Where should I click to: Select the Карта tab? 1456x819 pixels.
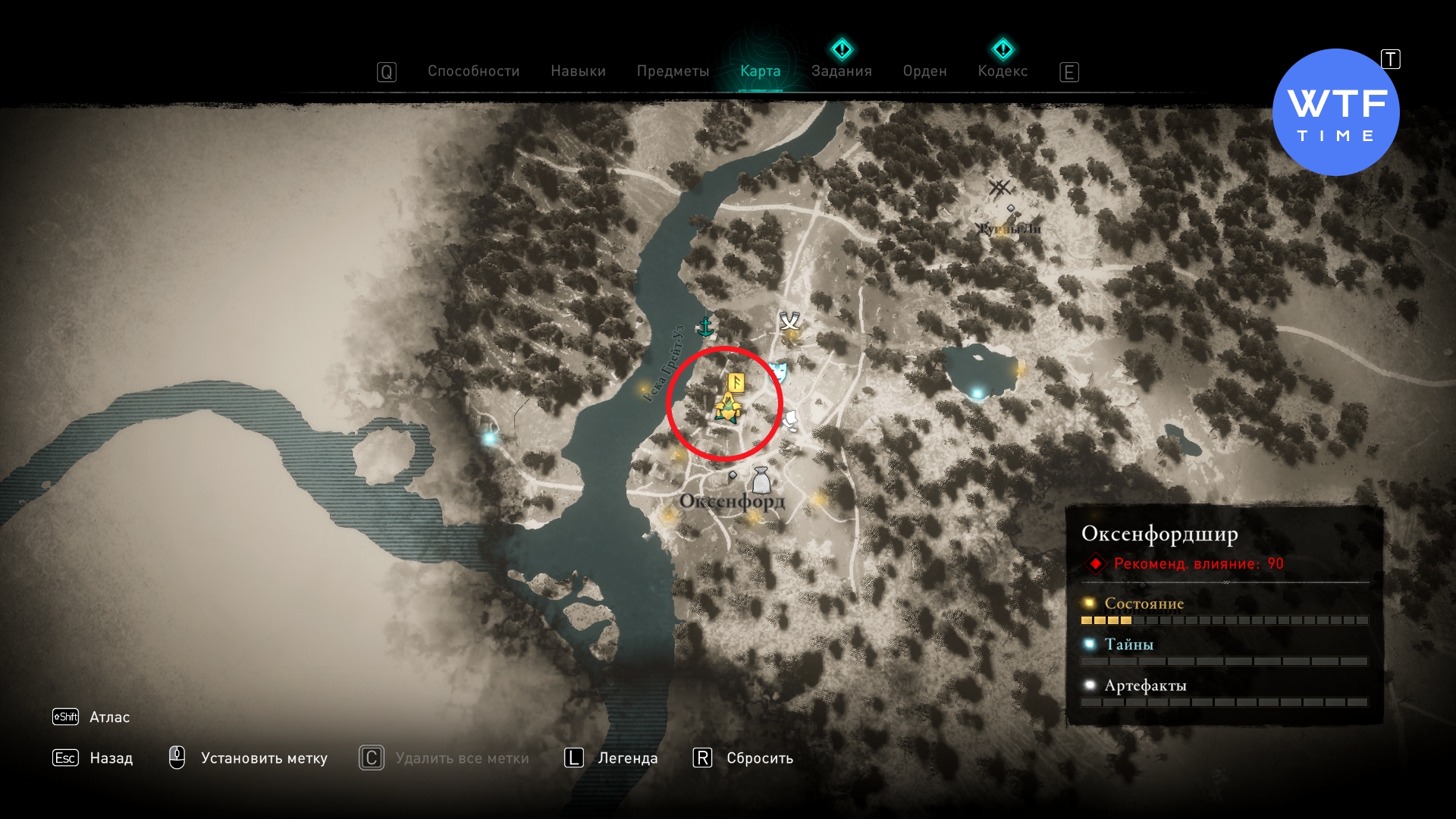(x=760, y=71)
